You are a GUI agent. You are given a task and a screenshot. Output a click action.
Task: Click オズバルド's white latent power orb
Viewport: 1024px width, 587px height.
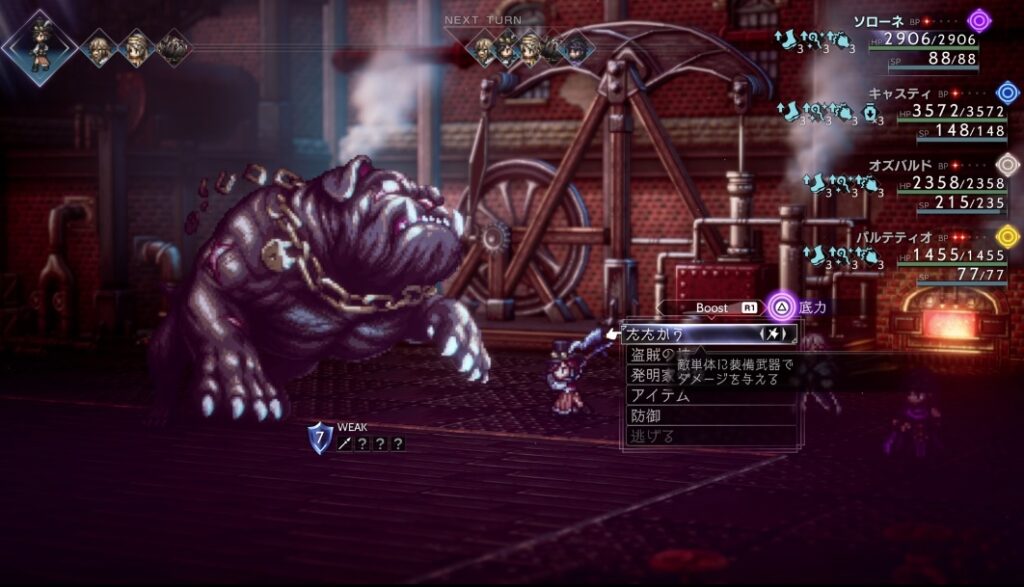pos(1008,165)
